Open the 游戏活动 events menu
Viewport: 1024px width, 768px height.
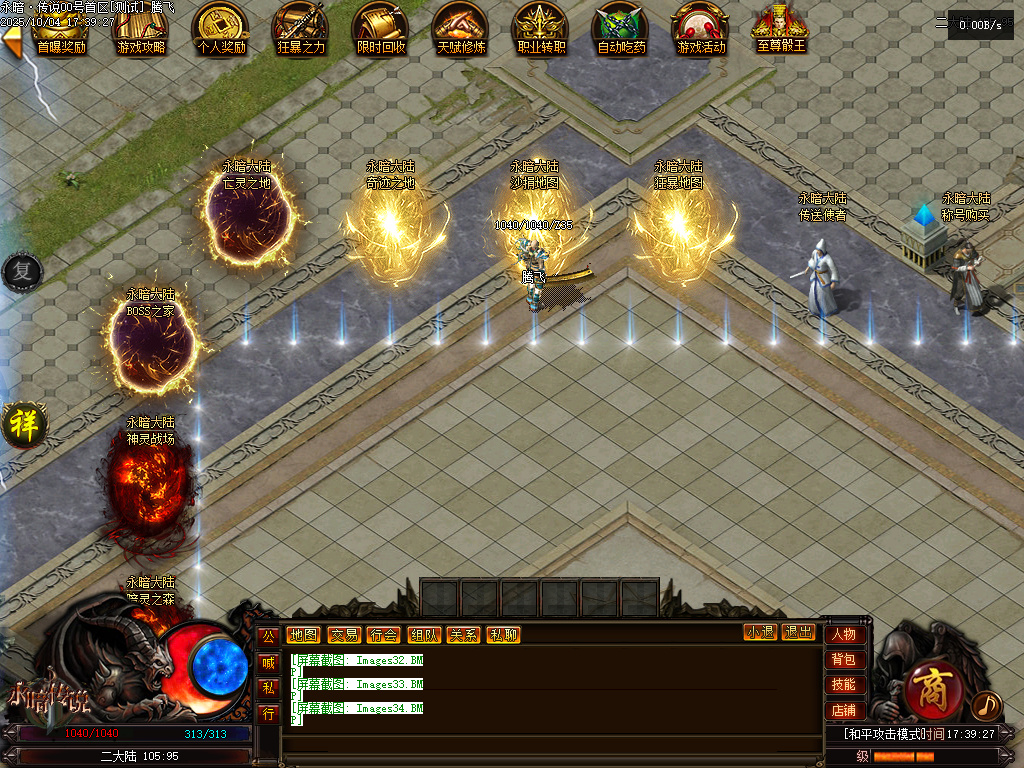tap(701, 29)
